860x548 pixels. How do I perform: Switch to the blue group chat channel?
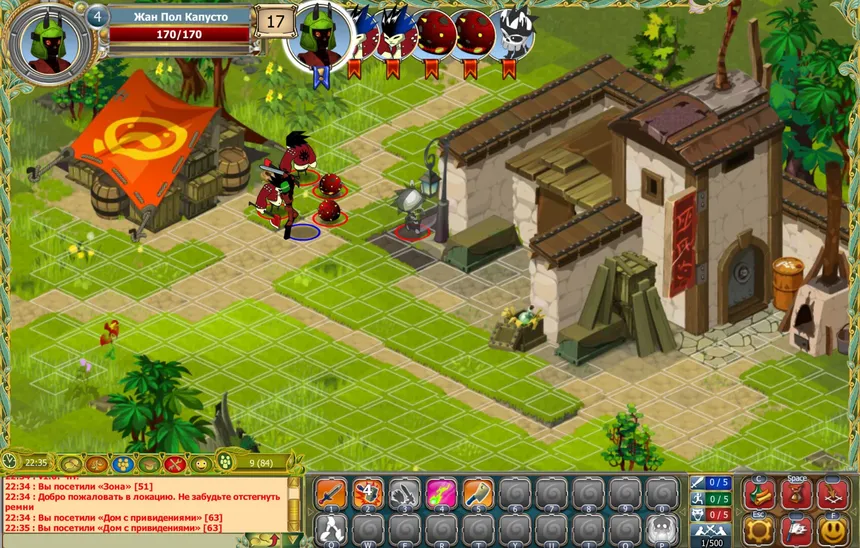point(122,464)
